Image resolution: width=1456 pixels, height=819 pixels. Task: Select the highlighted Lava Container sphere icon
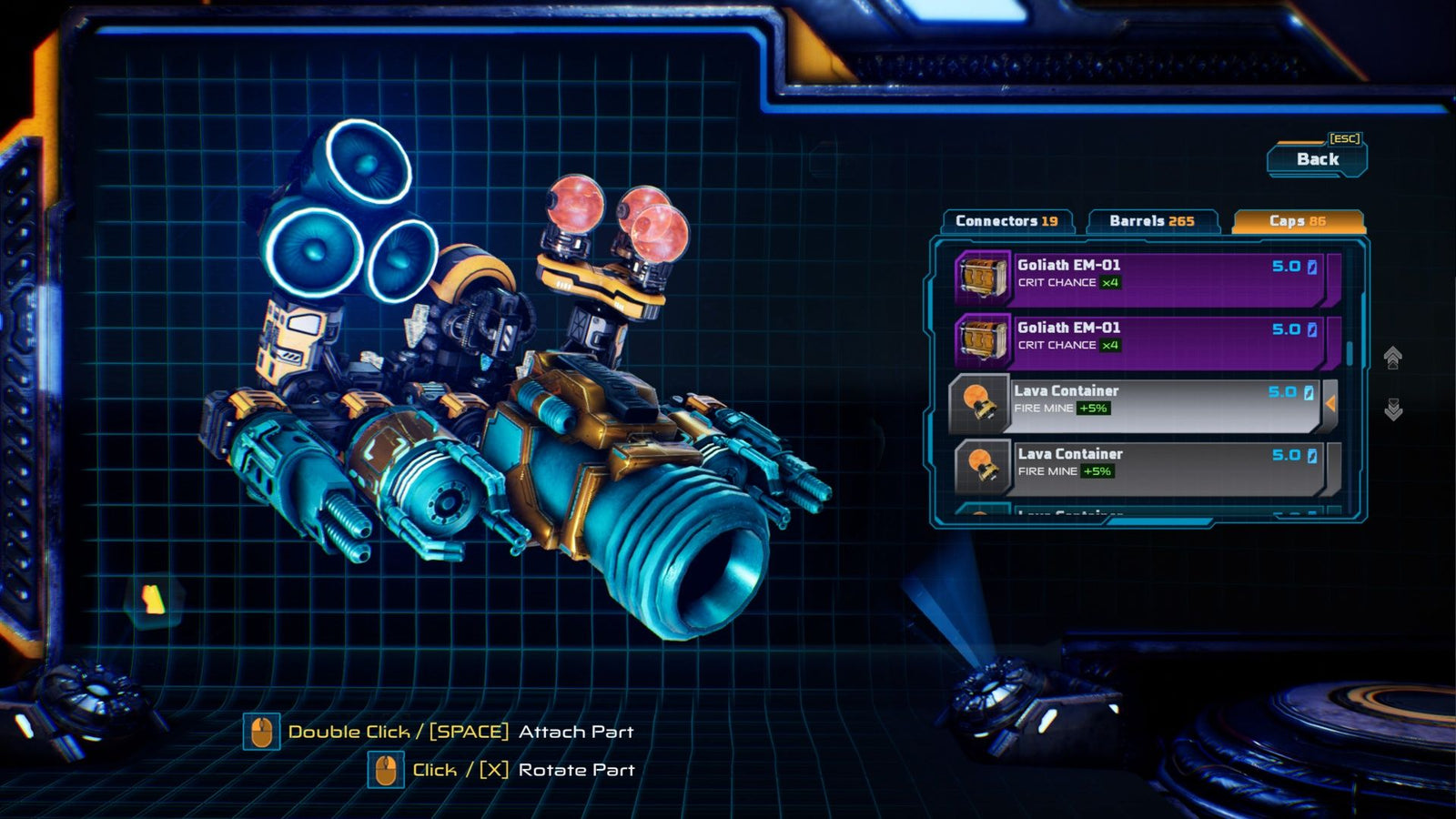(978, 401)
